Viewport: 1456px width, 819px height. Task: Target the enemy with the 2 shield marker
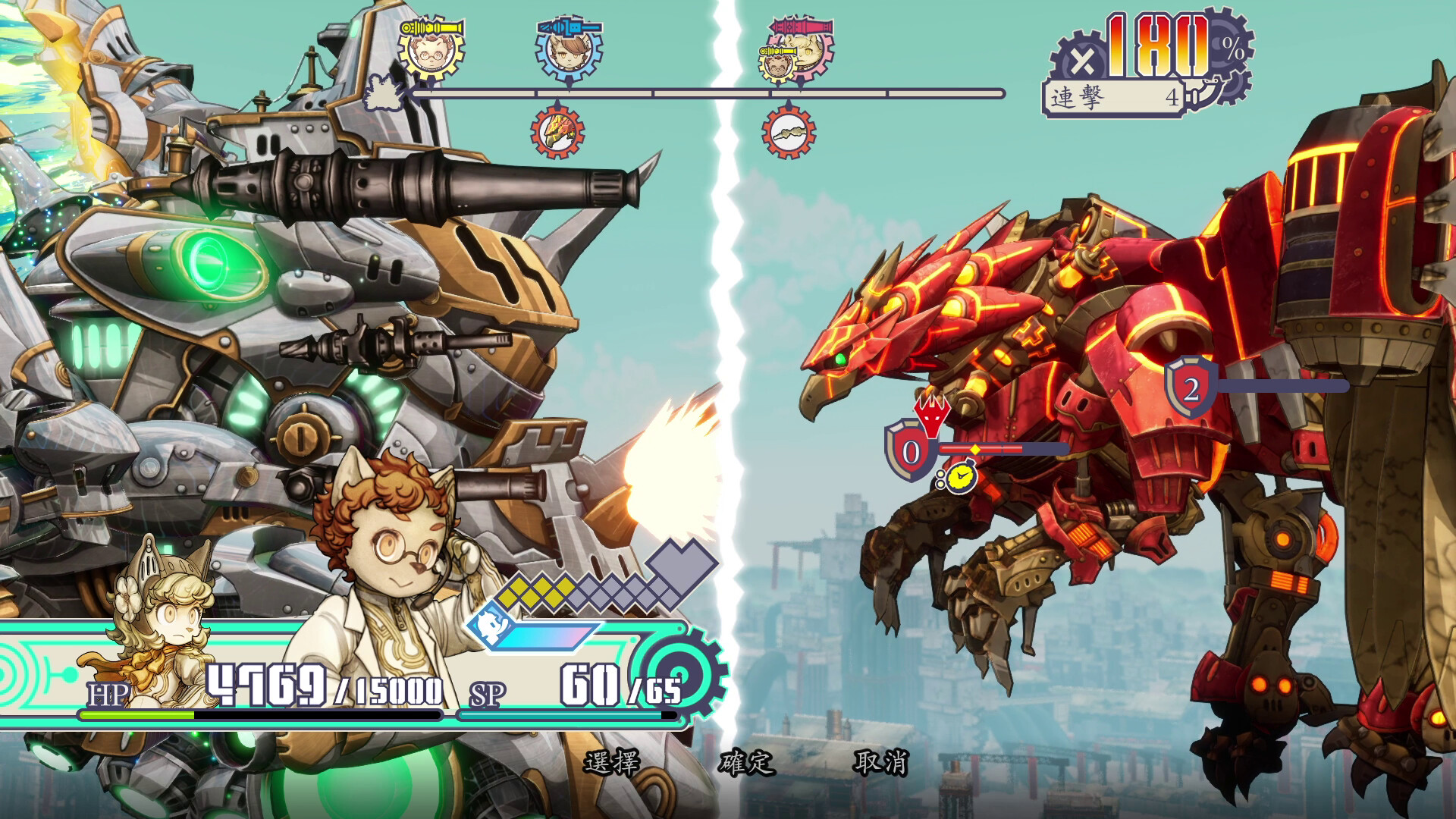(1191, 389)
